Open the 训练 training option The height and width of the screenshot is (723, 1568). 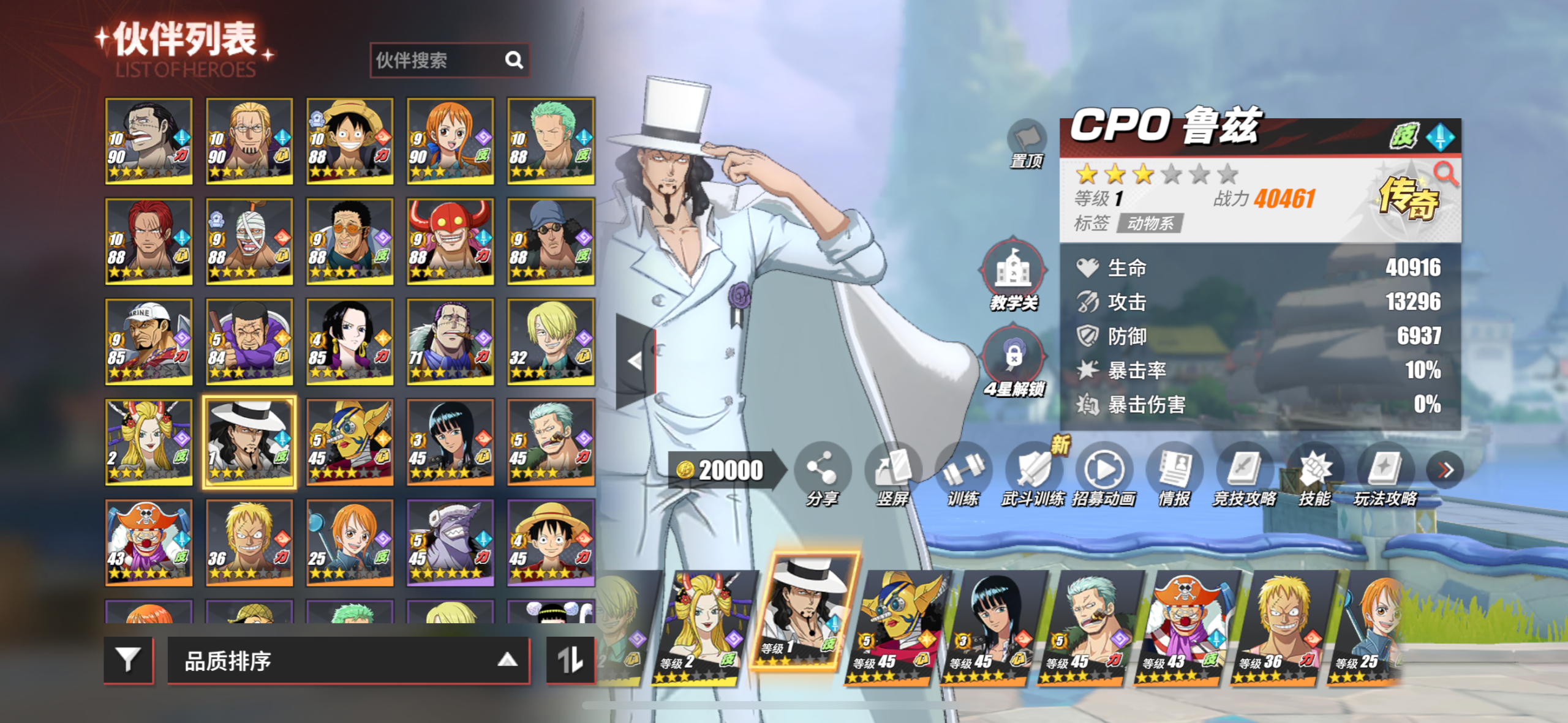click(x=963, y=474)
